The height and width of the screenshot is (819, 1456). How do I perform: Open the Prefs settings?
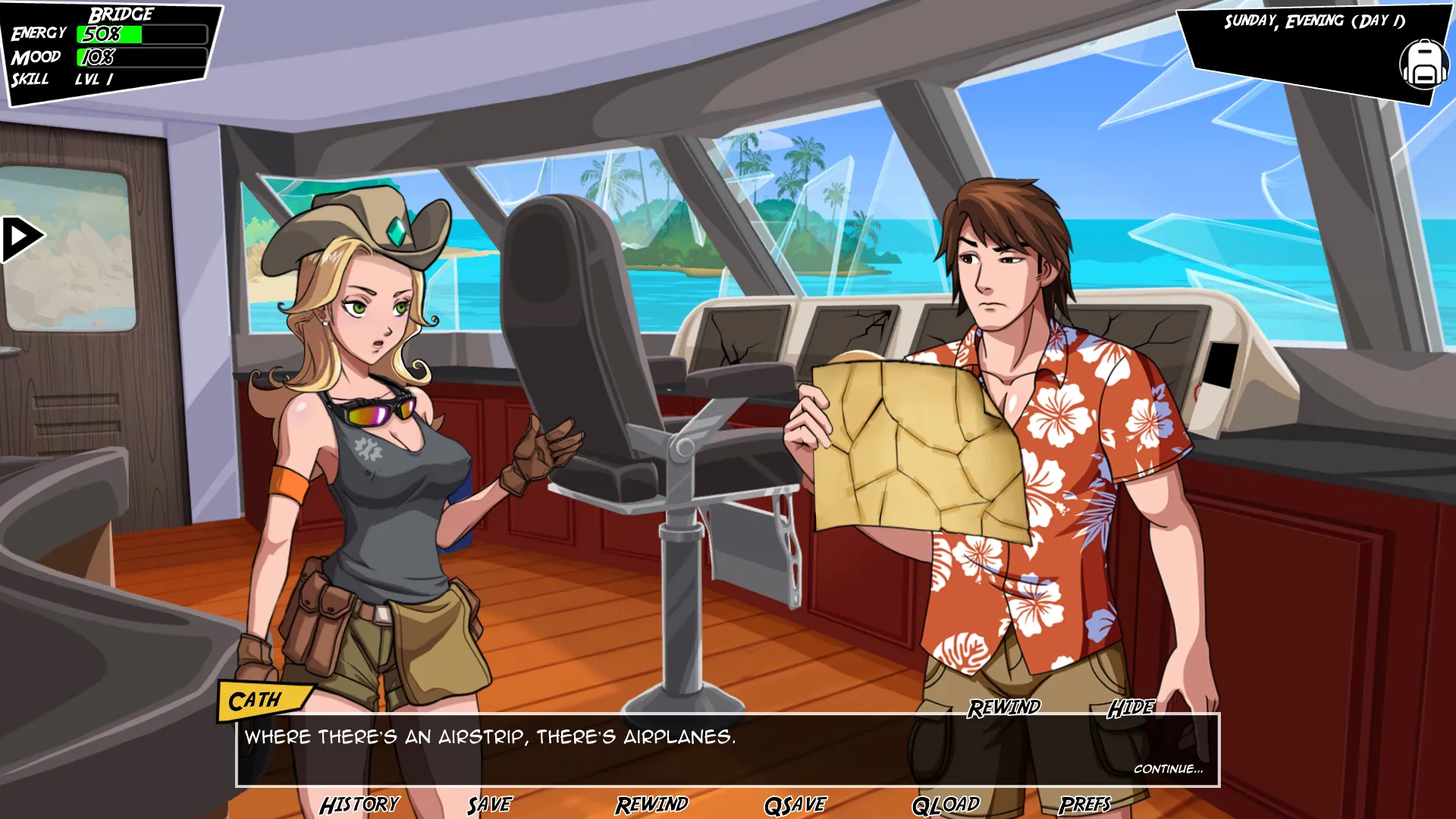click(1084, 805)
